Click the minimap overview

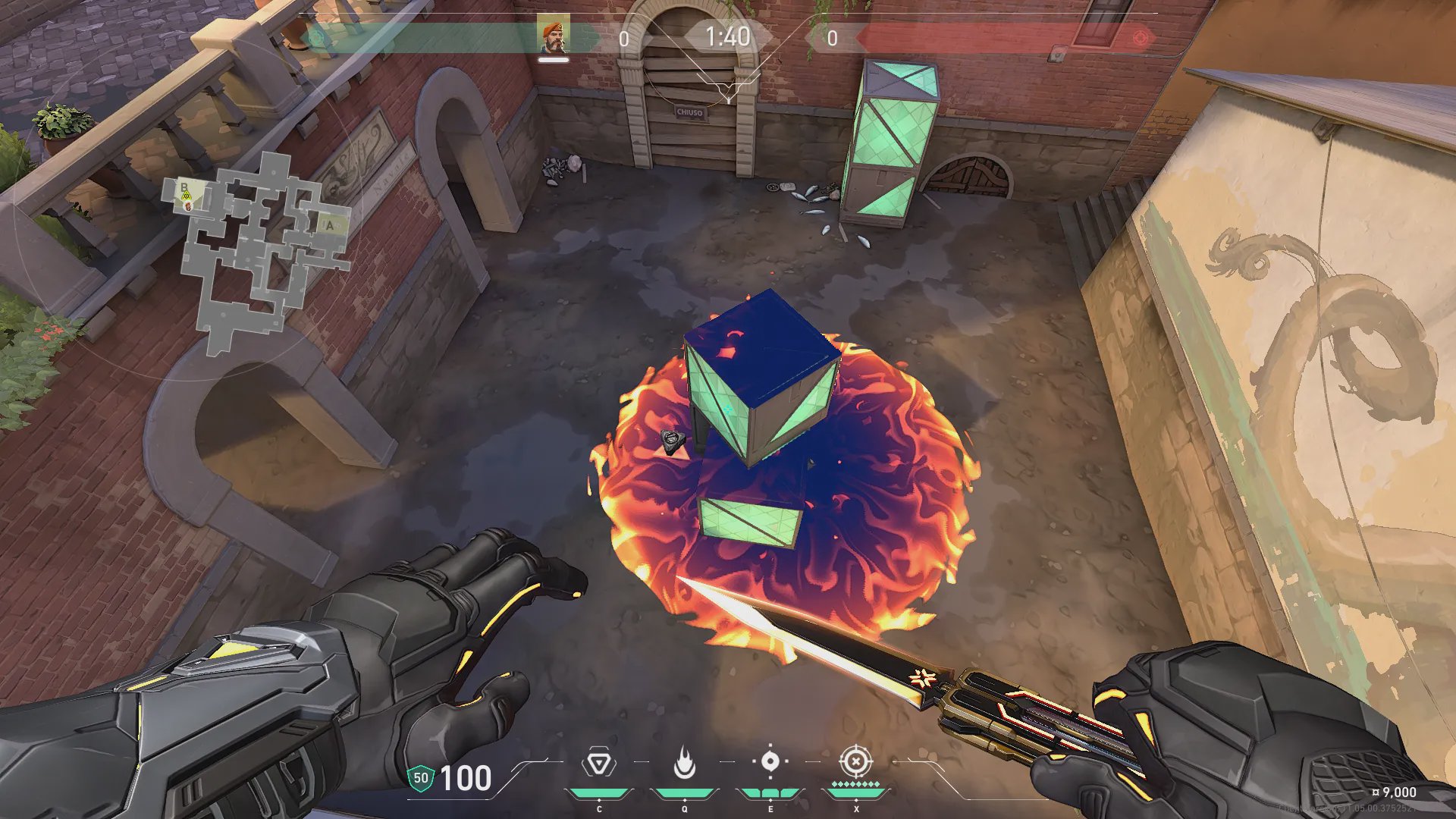click(258, 250)
